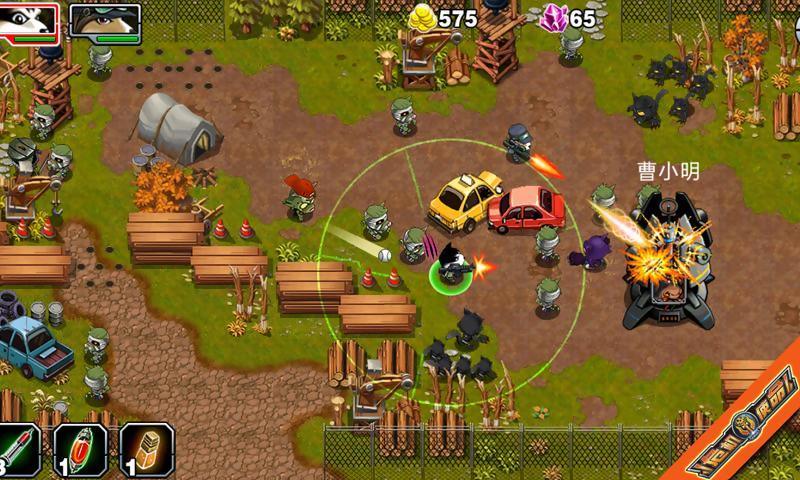Use the orange ammo canister item

click(x=147, y=449)
